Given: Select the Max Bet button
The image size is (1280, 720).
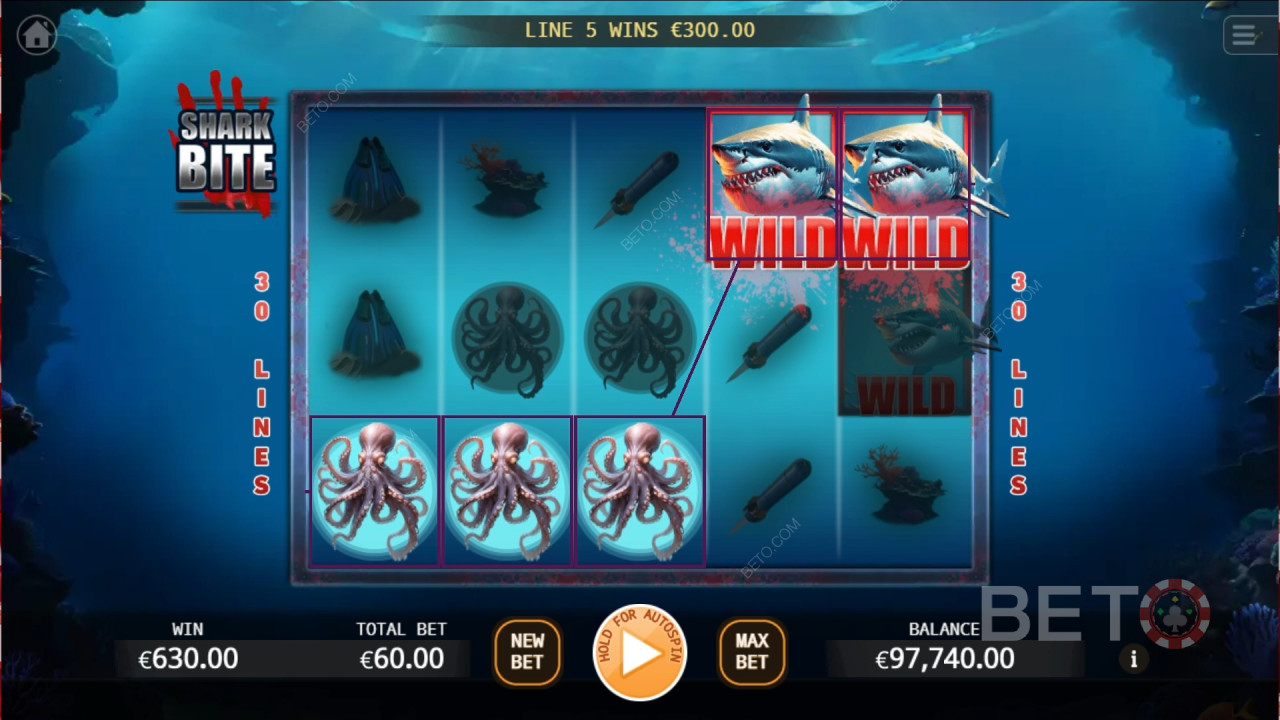Looking at the screenshot, I should [752, 652].
